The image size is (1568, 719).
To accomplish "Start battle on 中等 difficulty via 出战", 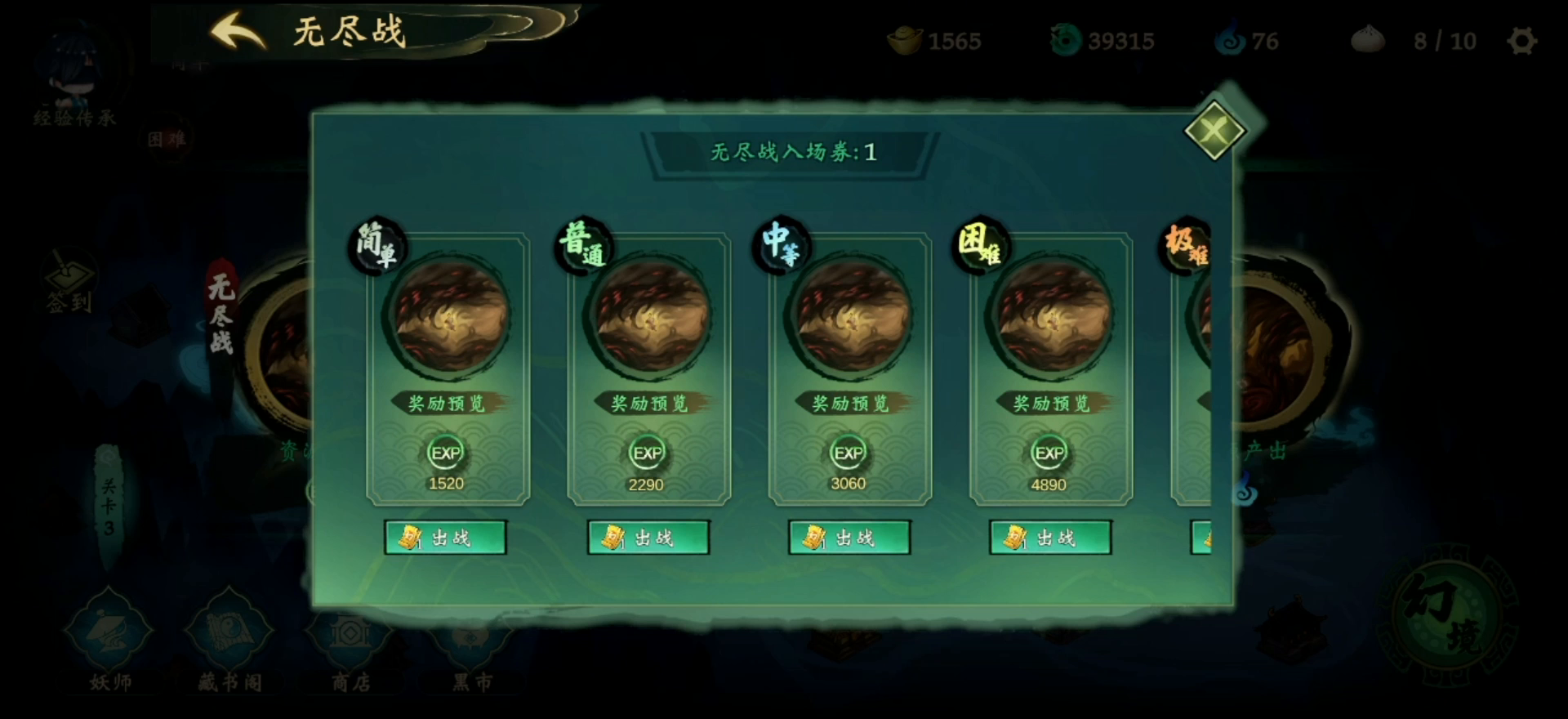I will [x=849, y=538].
